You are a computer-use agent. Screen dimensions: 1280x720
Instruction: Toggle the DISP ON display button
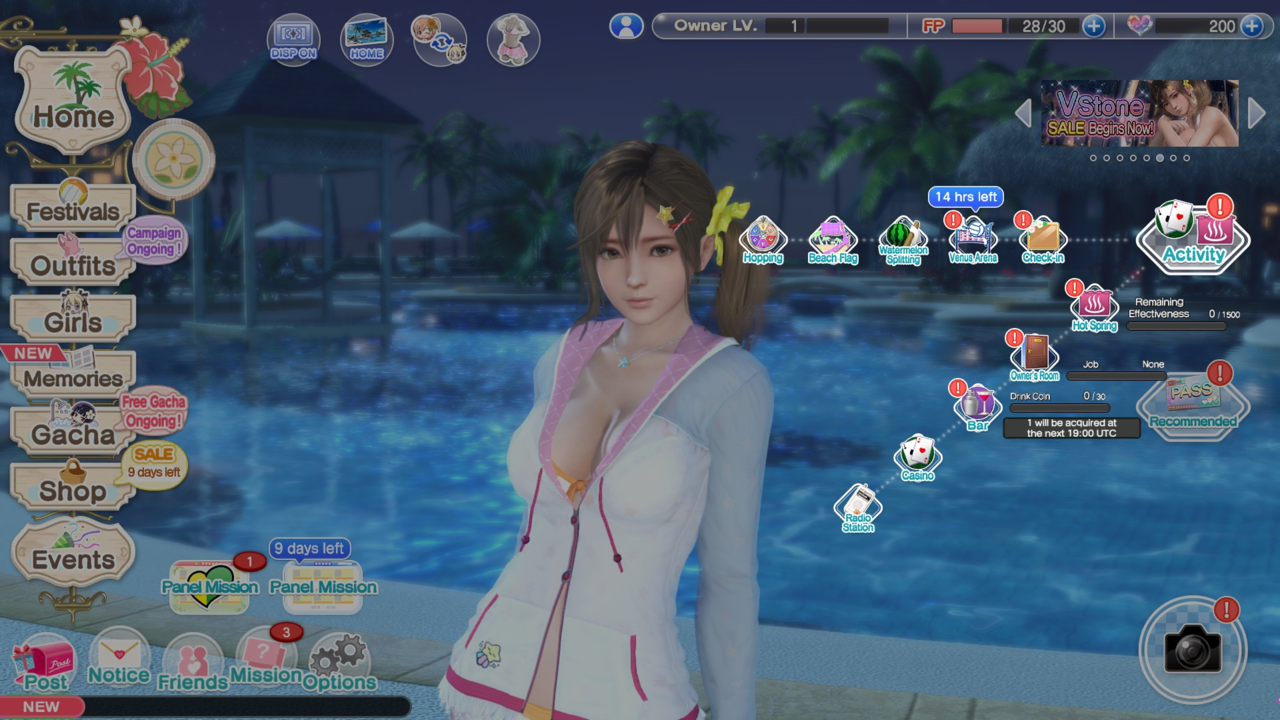point(293,40)
